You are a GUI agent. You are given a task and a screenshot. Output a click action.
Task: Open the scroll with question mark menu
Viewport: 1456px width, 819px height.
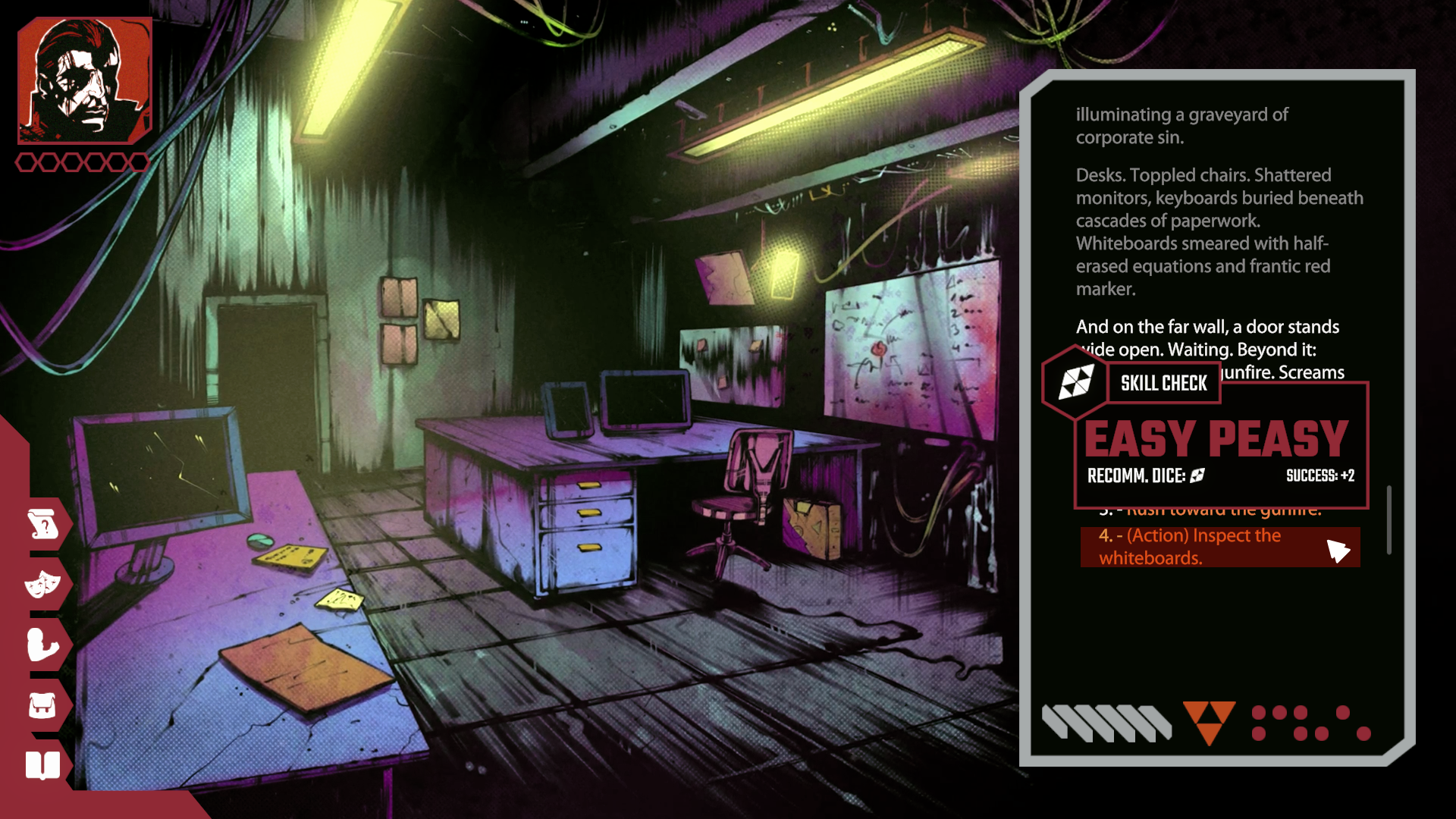(43, 524)
